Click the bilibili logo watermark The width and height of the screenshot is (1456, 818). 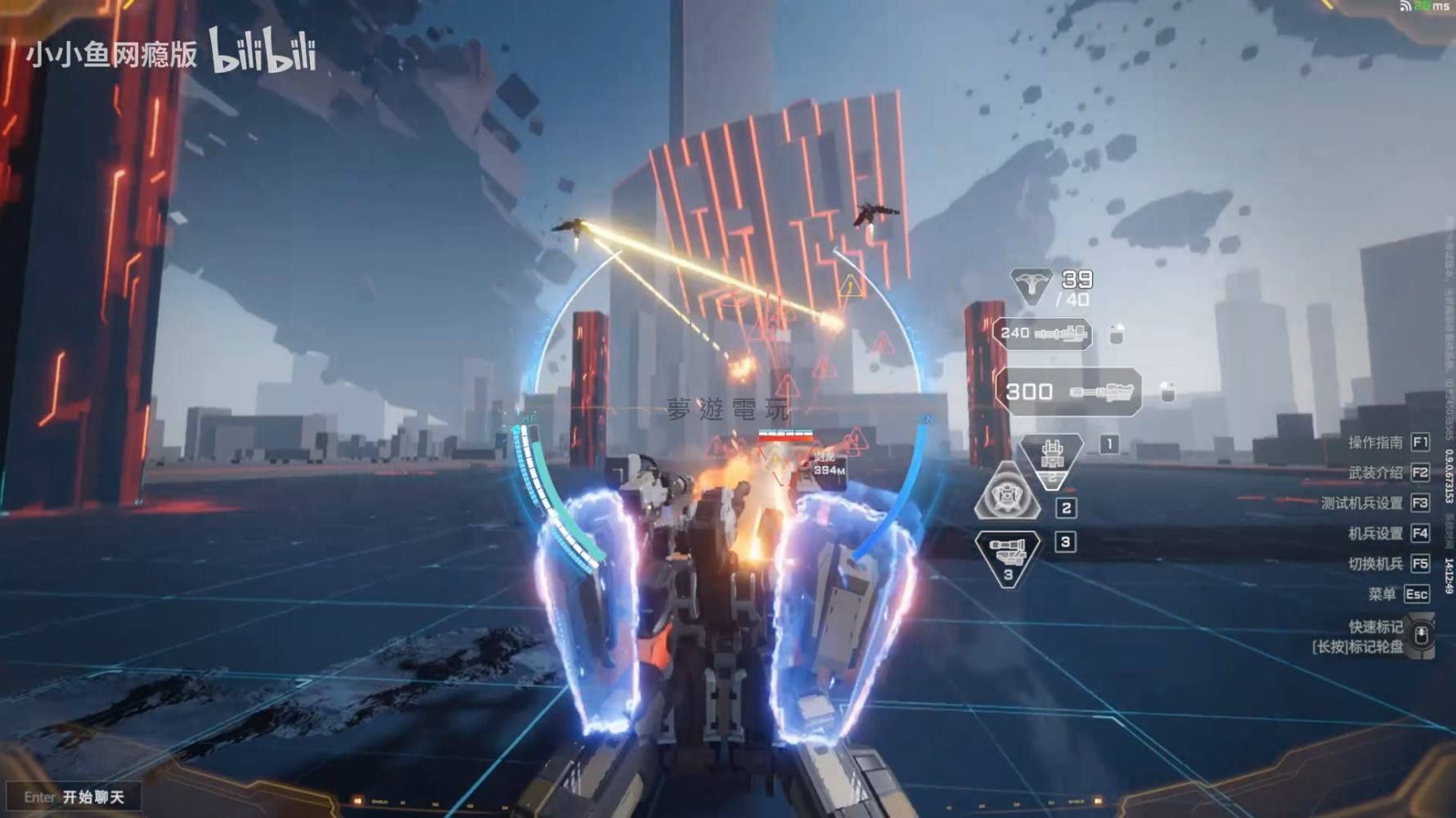[263, 52]
